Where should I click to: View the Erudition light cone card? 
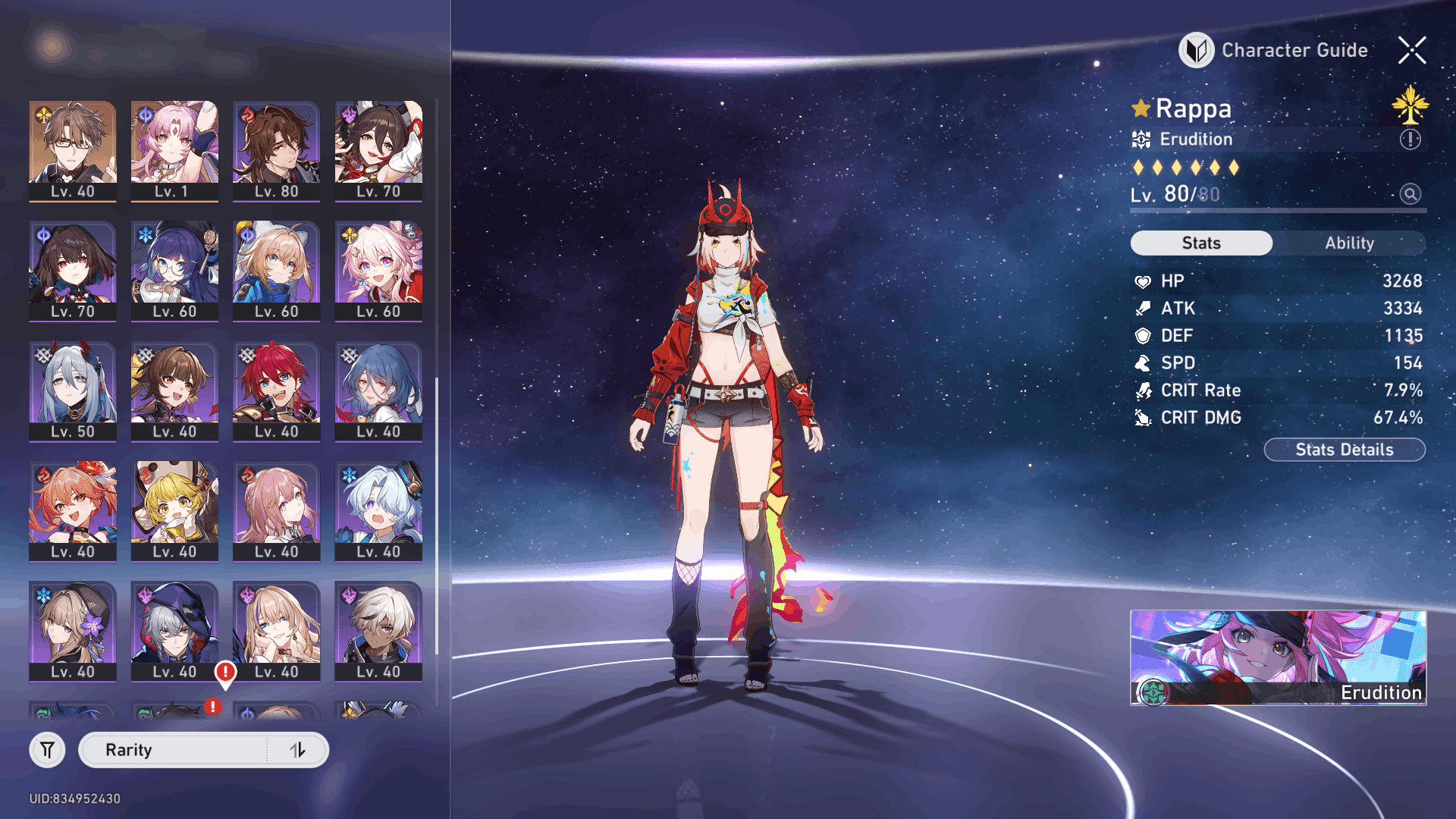(x=1278, y=657)
